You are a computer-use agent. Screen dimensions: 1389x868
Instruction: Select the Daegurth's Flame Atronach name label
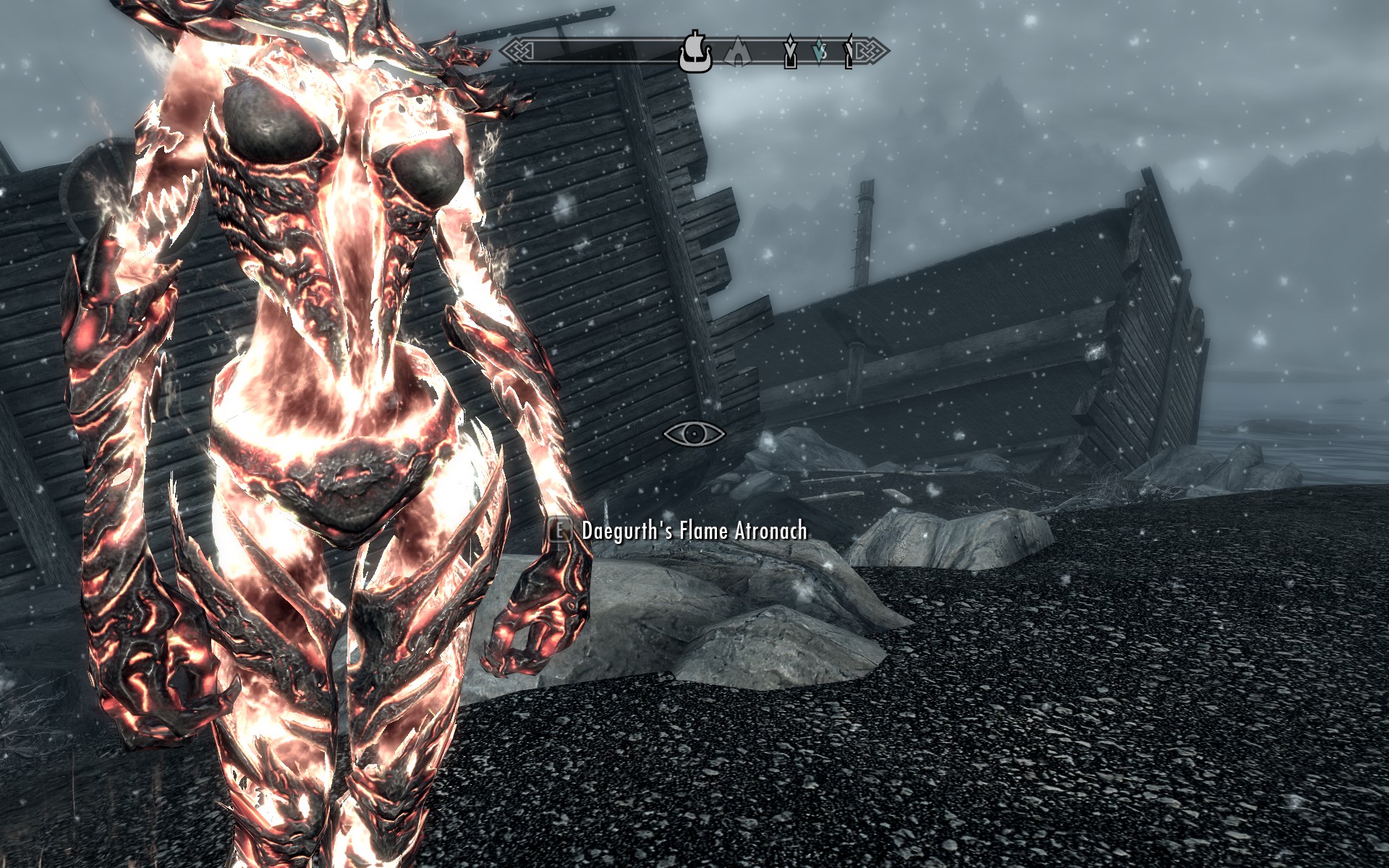click(x=694, y=531)
